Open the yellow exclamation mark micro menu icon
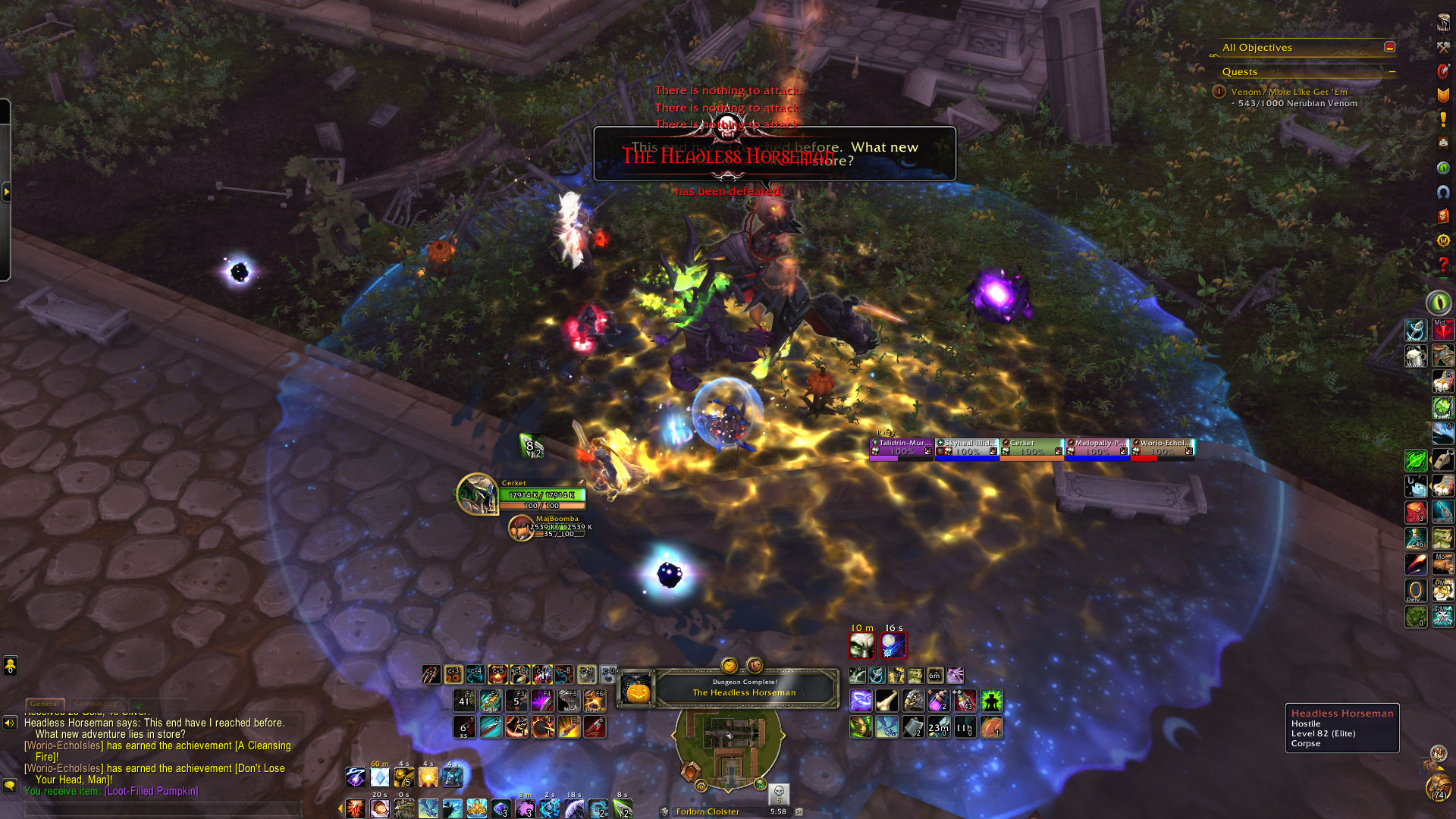The height and width of the screenshot is (819, 1456). click(x=1443, y=119)
